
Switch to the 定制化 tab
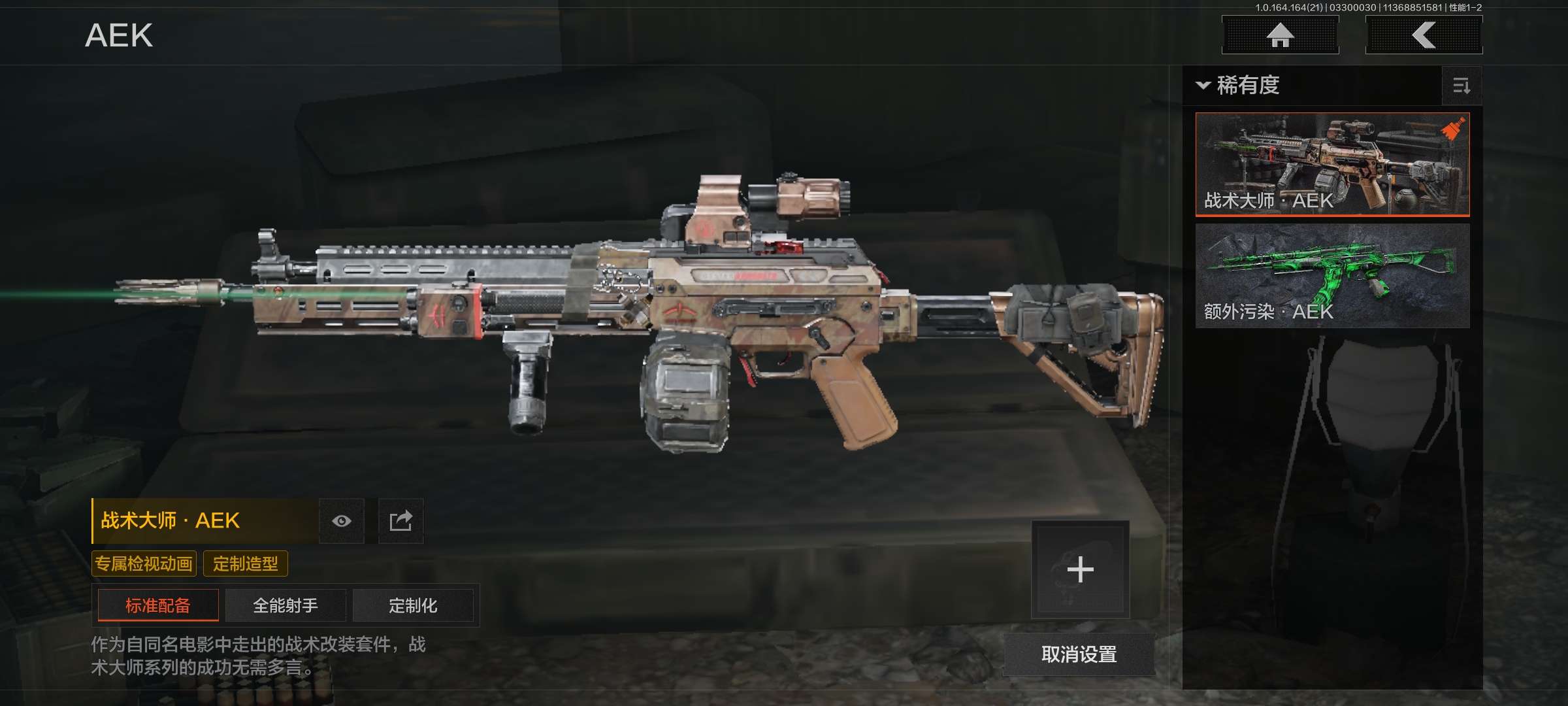point(413,605)
